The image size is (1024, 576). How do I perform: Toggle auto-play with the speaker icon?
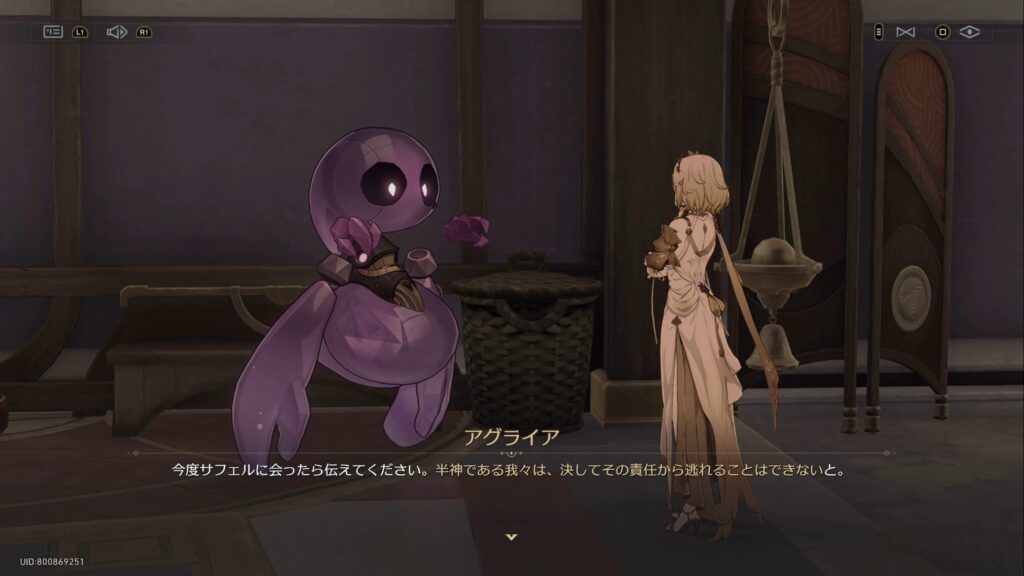tap(116, 32)
